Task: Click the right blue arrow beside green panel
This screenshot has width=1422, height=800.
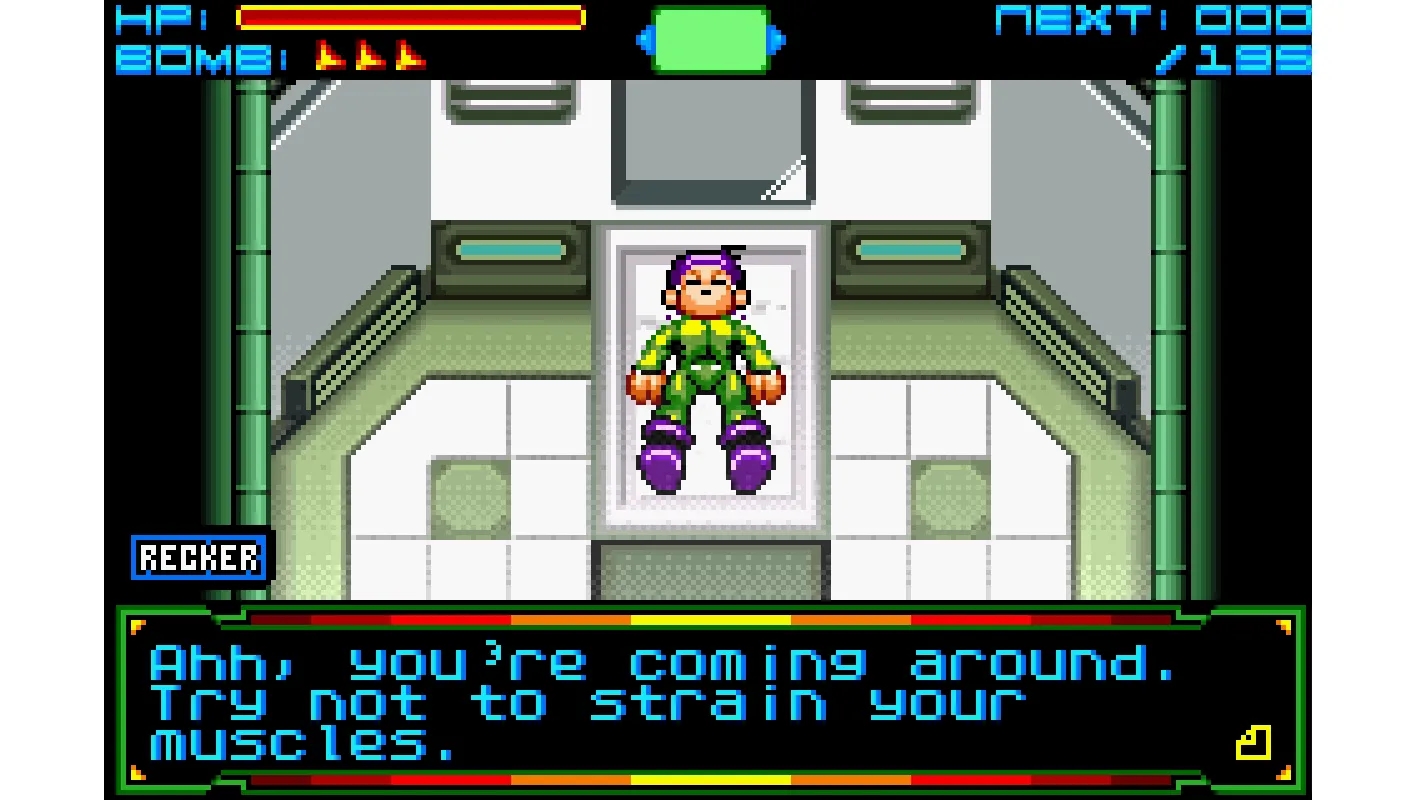Action: [778, 41]
